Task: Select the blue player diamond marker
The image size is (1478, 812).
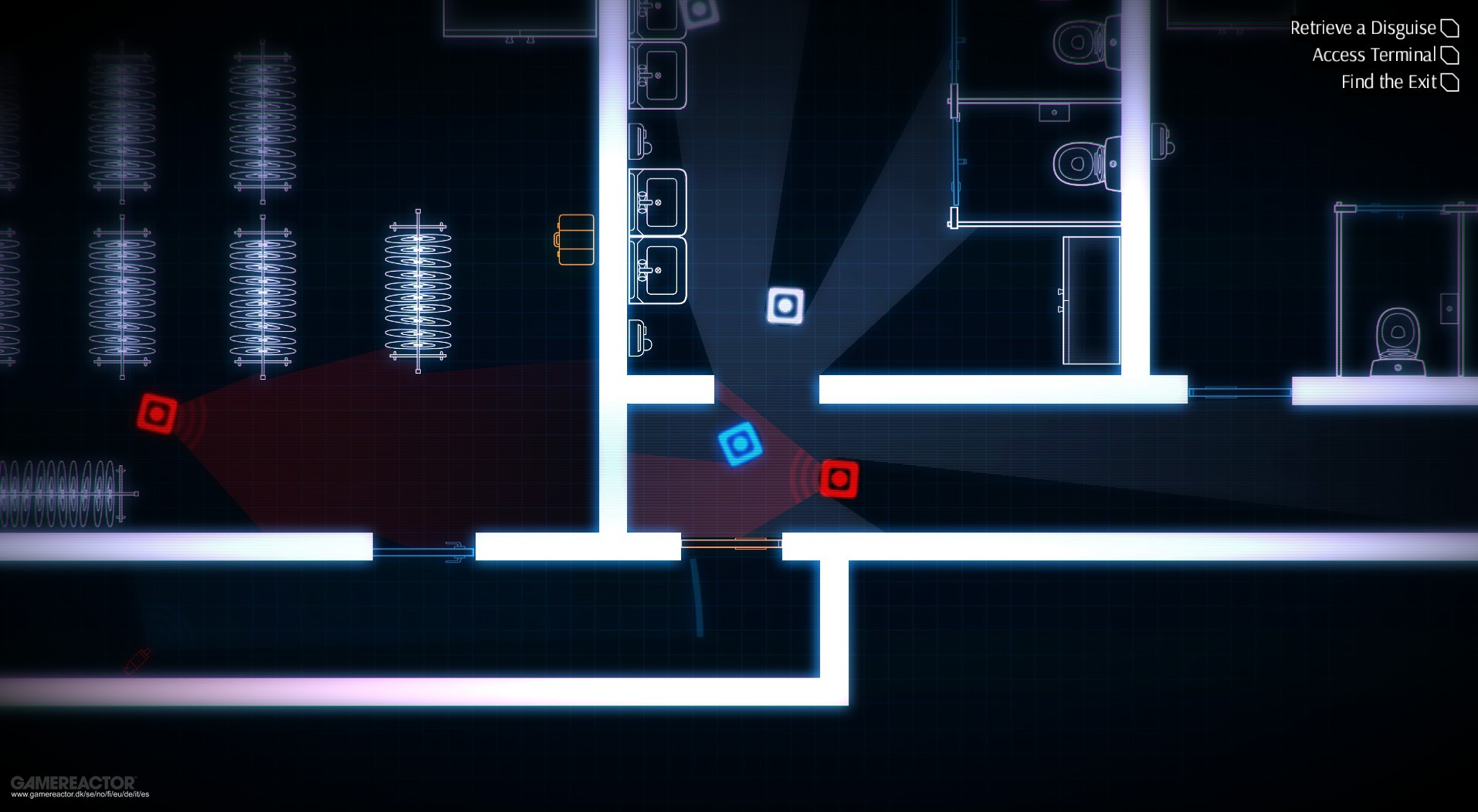Action: point(739,445)
